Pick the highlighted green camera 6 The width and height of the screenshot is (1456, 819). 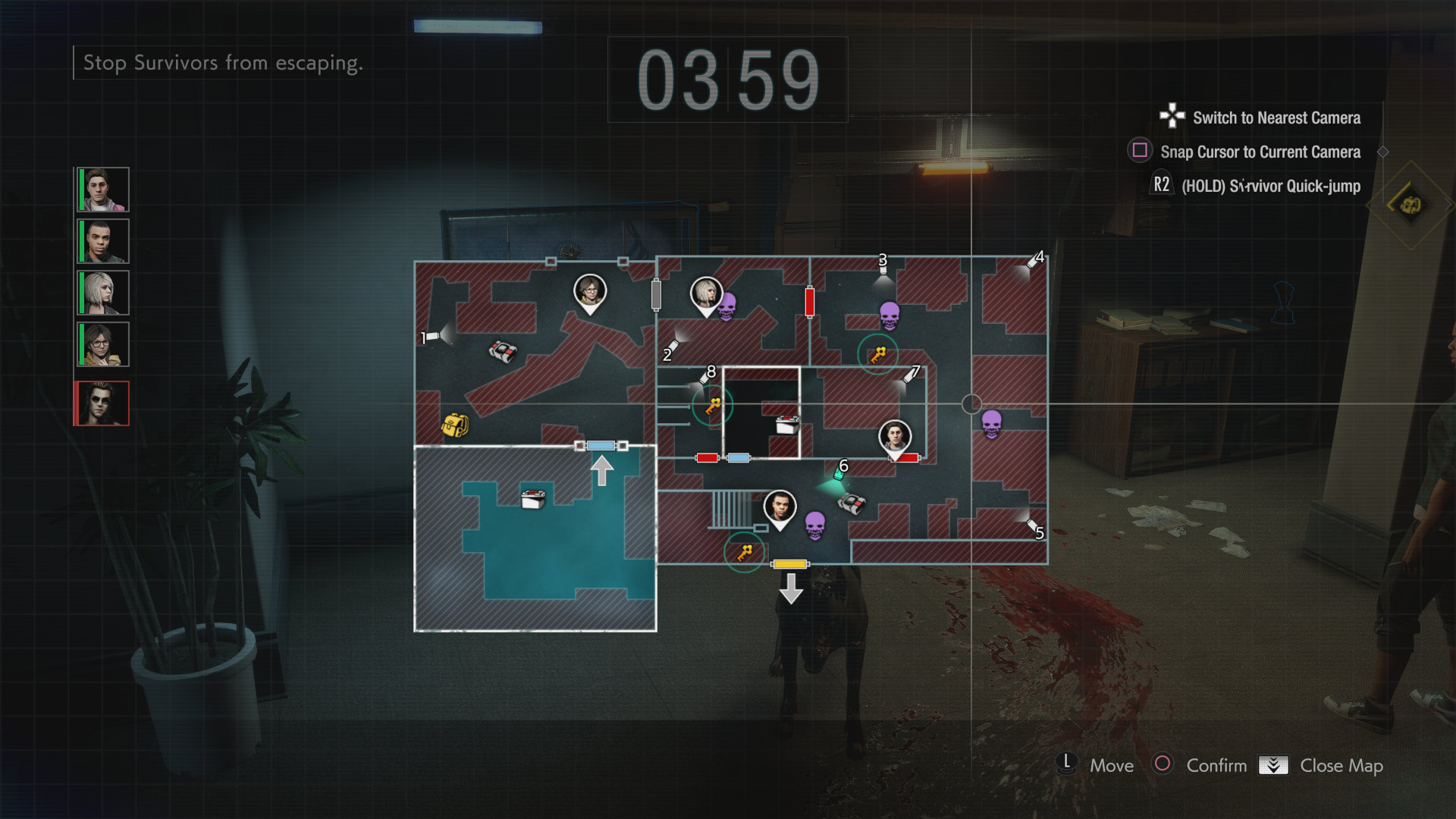pyautogui.click(x=839, y=475)
